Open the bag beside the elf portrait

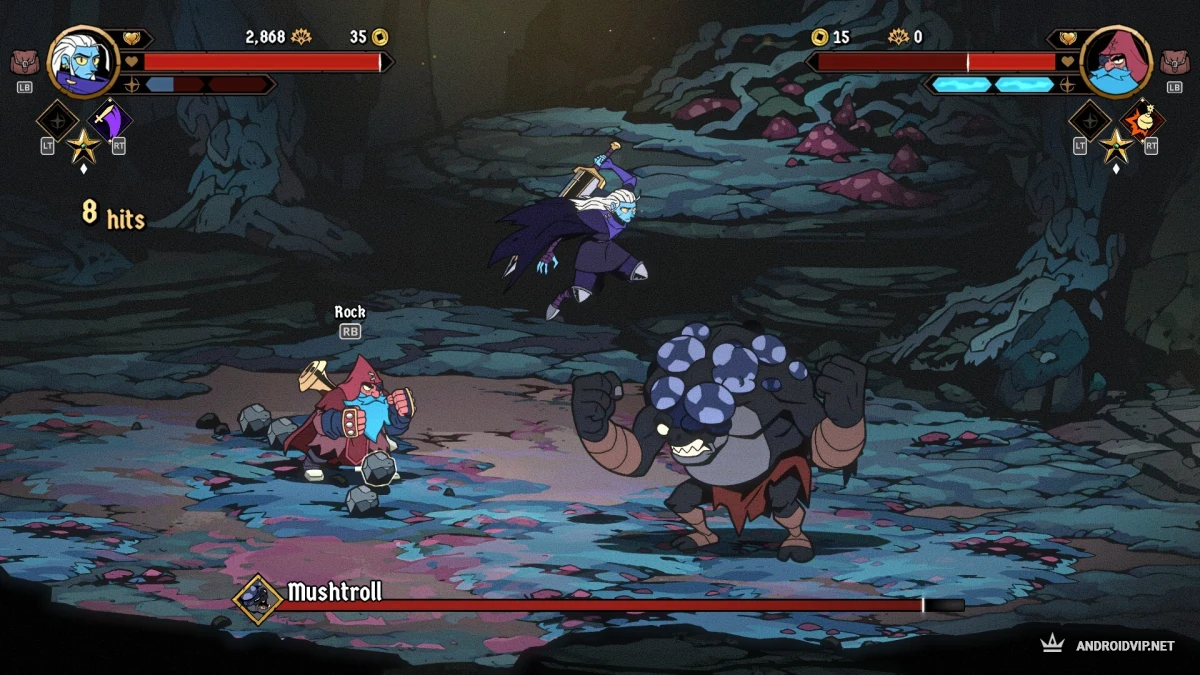(25, 63)
